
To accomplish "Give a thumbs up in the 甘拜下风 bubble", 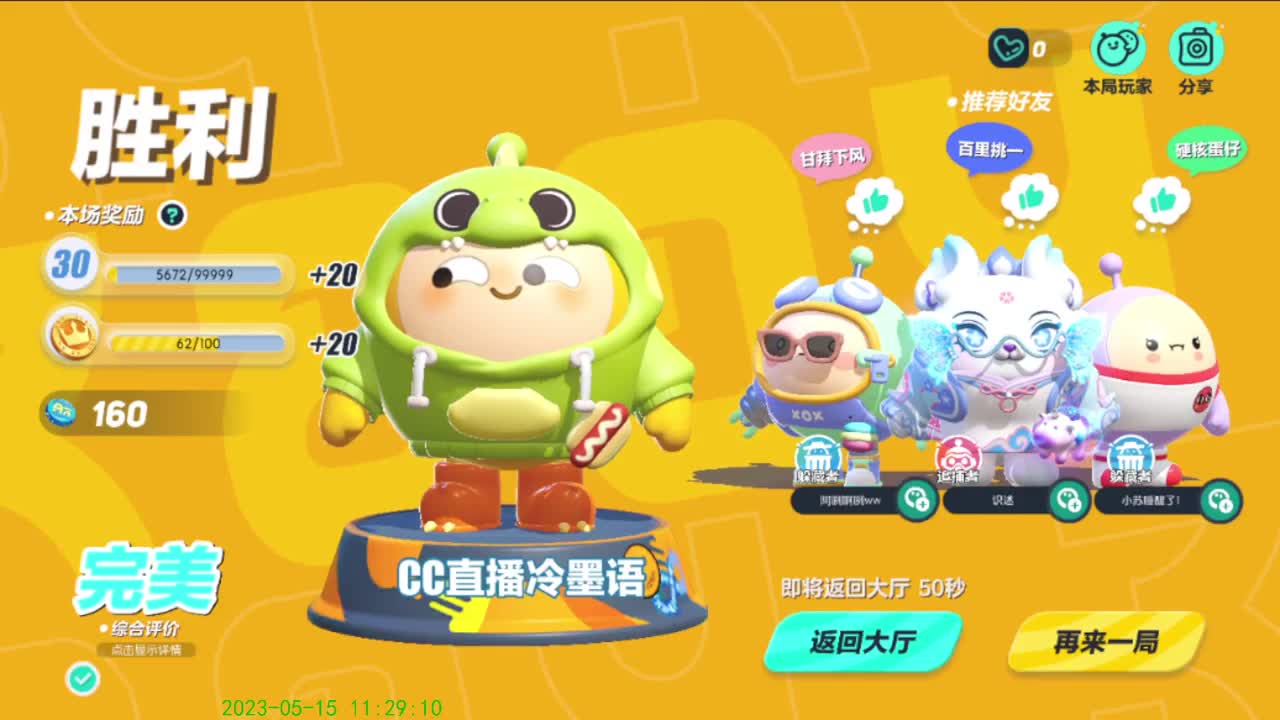I will 874,198.
